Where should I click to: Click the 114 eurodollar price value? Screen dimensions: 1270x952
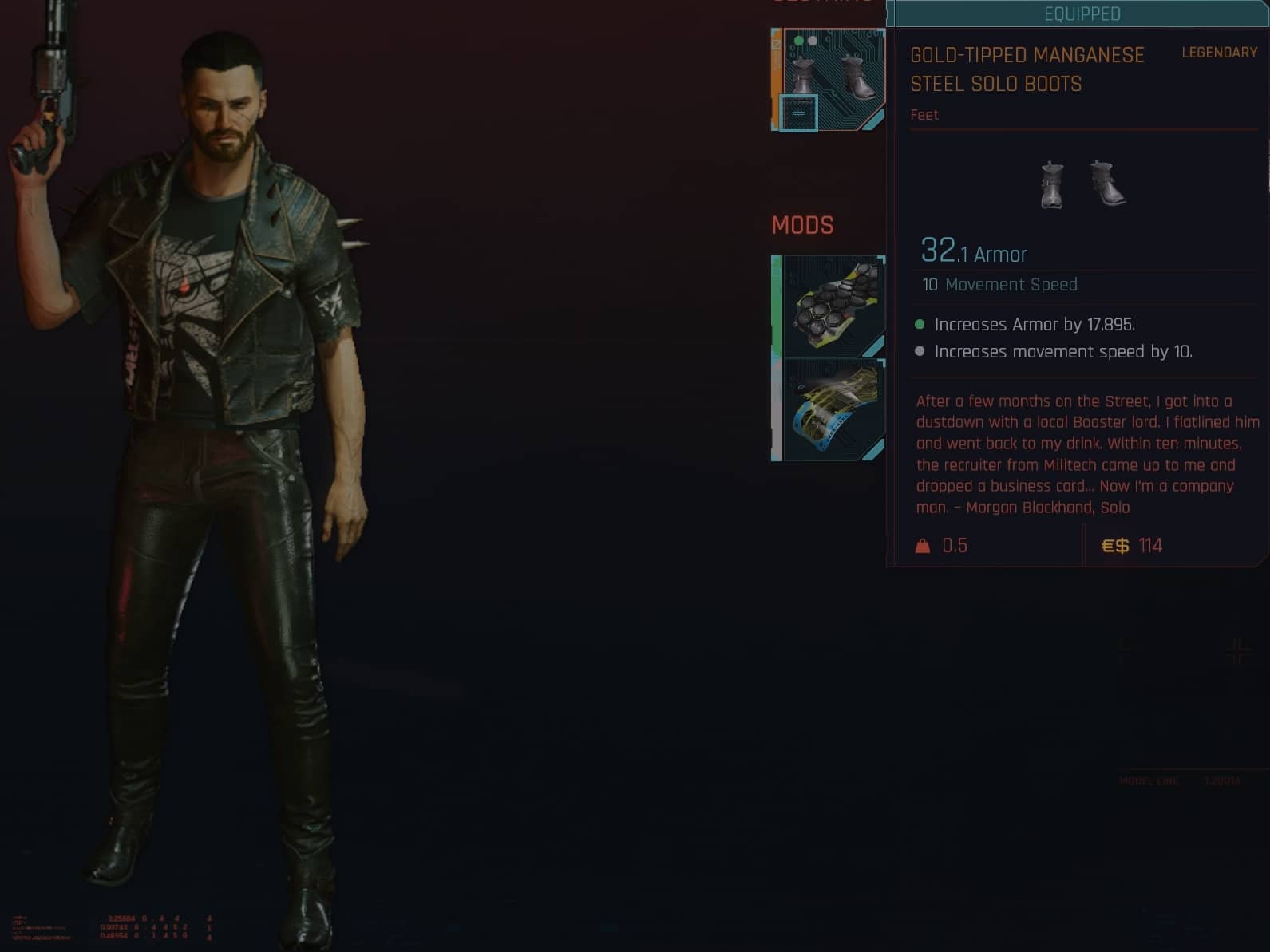(x=1149, y=546)
